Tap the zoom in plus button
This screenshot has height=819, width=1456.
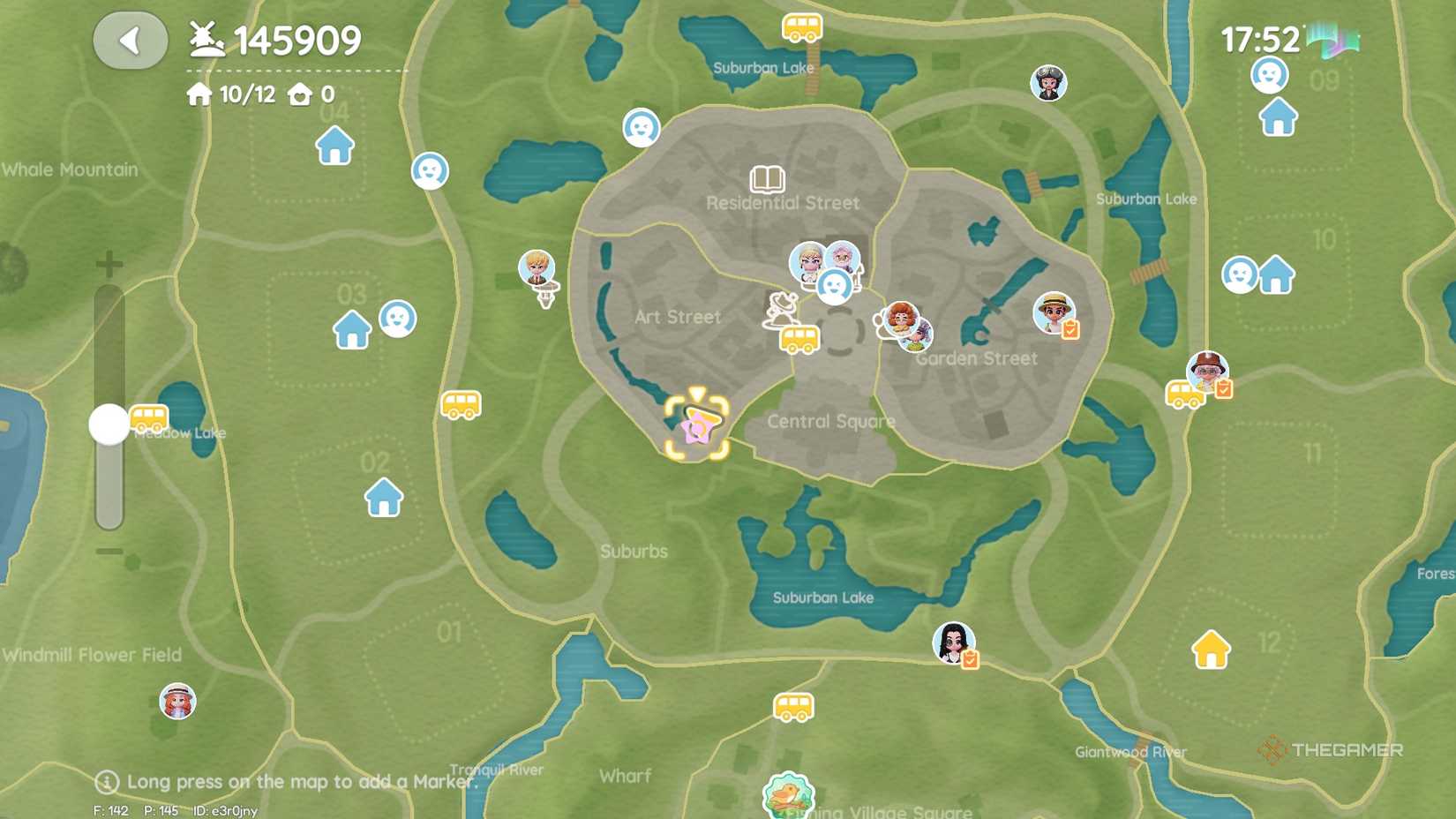pyautogui.click(x=109, y=262)
